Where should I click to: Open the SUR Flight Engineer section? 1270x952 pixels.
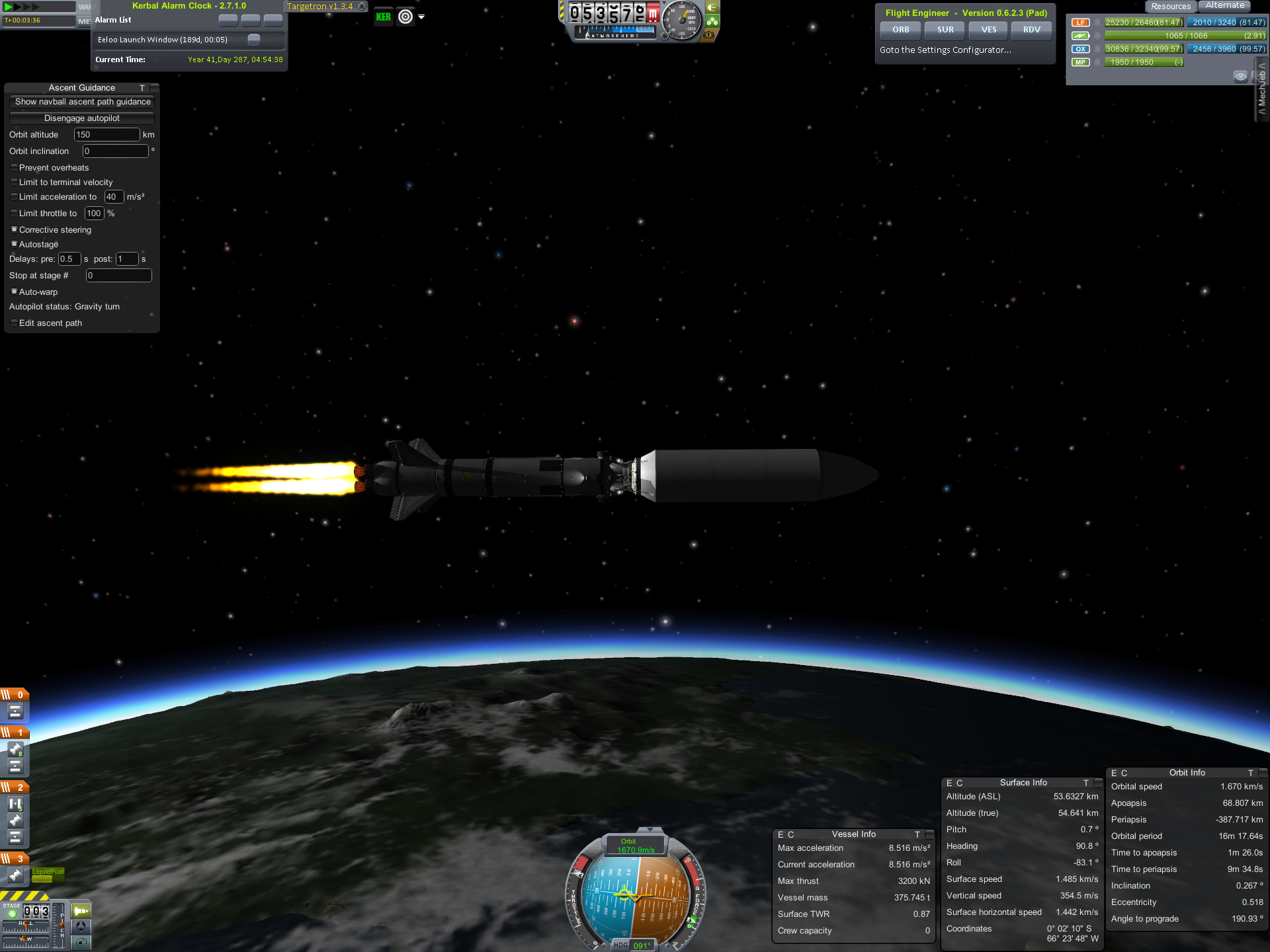(x=945, y=30)
